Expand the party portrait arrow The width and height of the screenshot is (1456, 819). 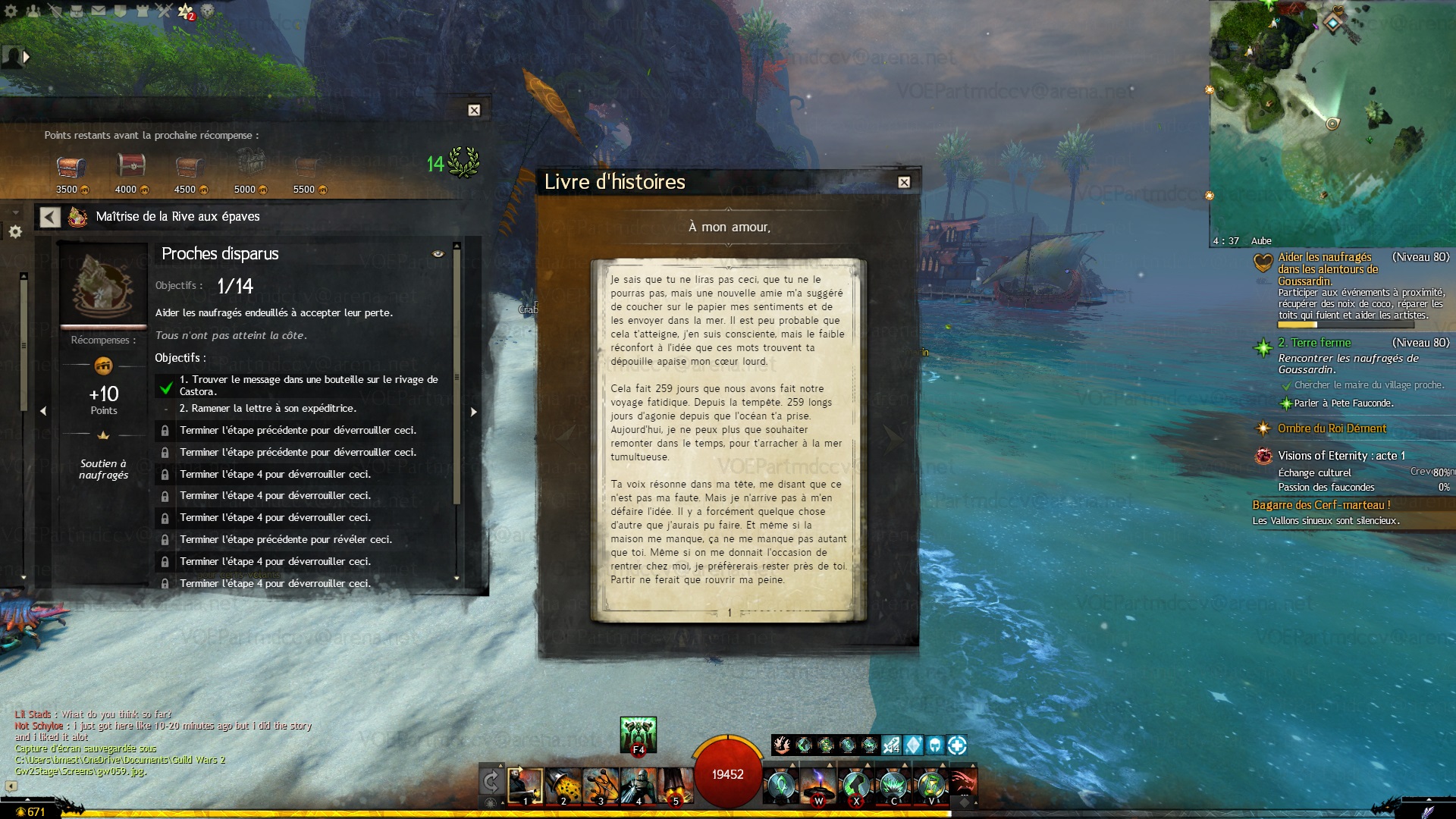click(27, 56)
